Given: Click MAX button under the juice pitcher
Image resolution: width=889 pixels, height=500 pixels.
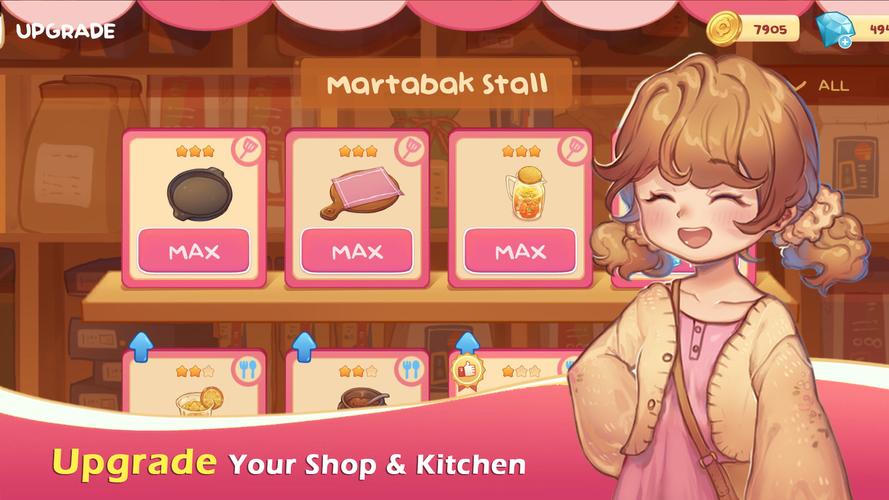Looking at the screenshot, I should tap(520, 251).
